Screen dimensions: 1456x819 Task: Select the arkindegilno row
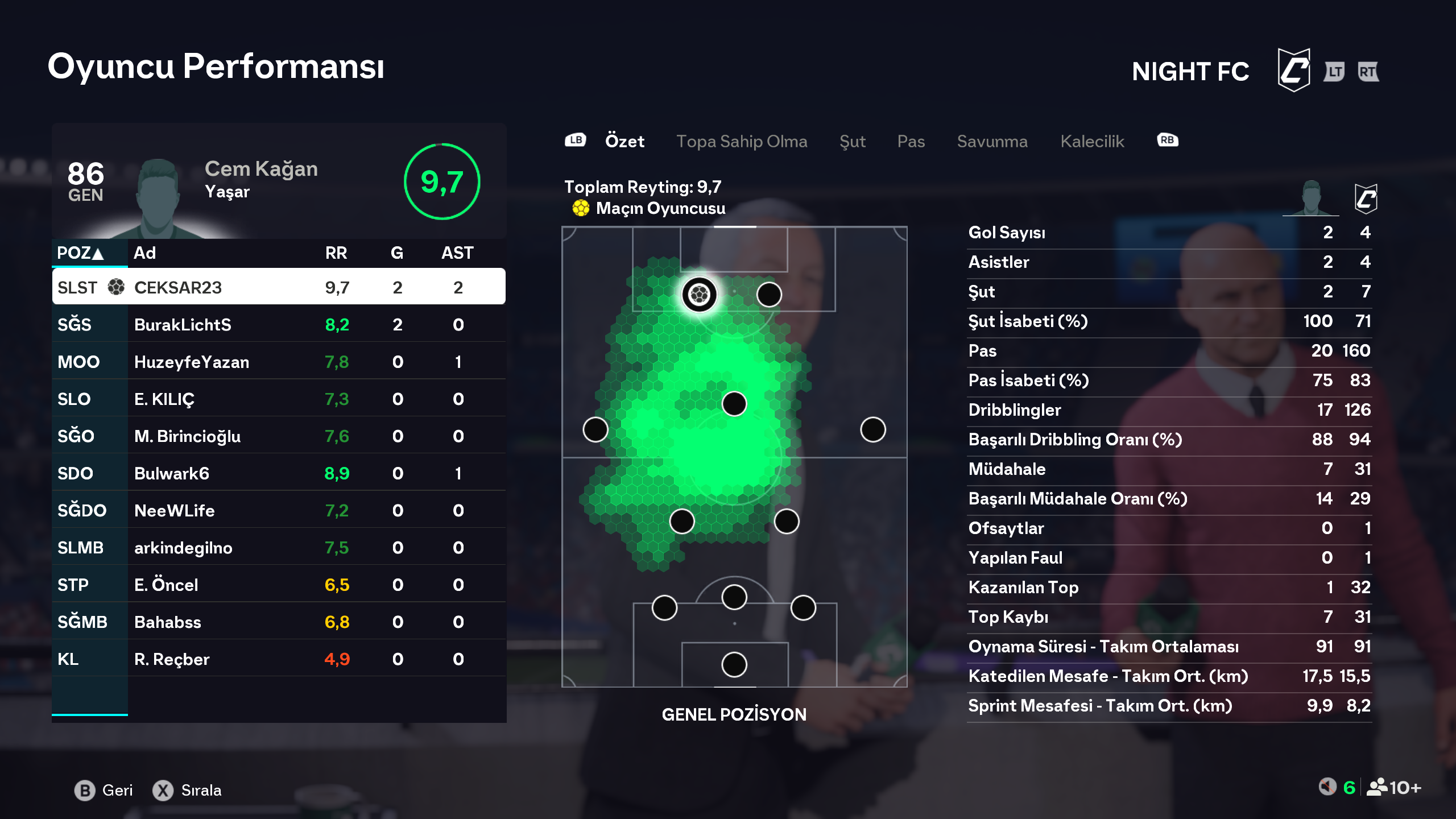tap(279, 548)
